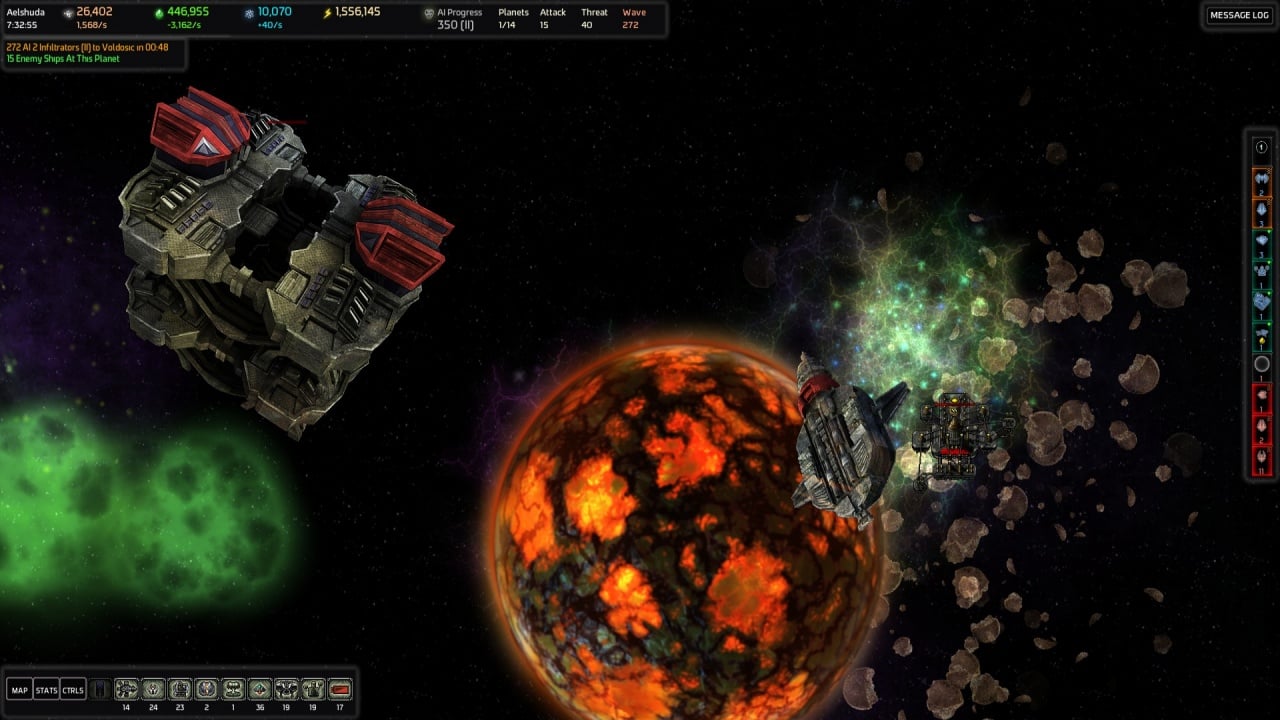Click the circled number 1 sidebar header
Screen dimensions: 1280x720
pyautogui.click(x=1261, y=147)
